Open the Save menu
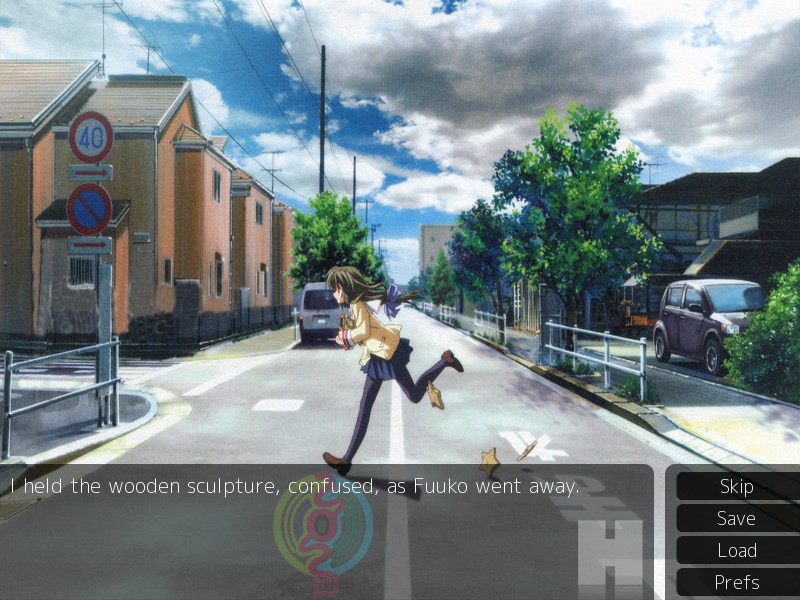800x600 pixels. pyautogui.click(x=736, y=519)
